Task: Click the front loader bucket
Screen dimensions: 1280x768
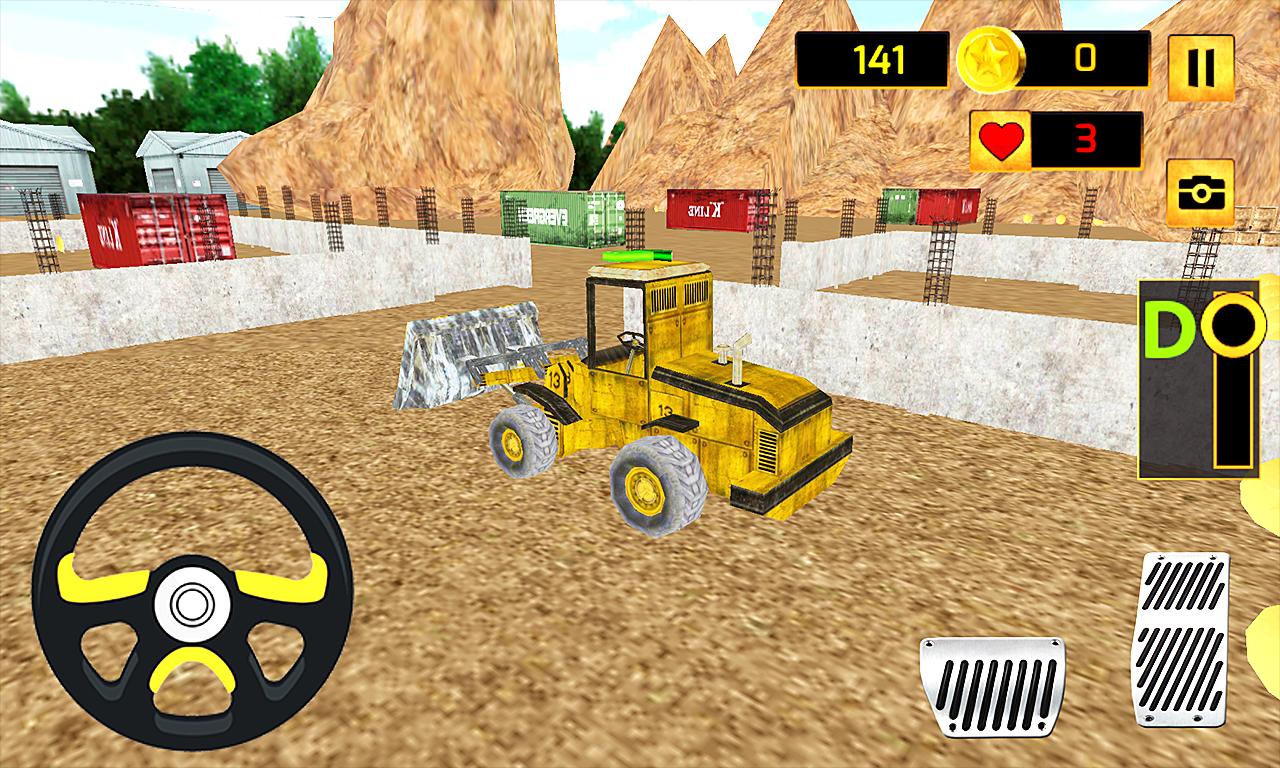Action: click(x=470, y=360)
